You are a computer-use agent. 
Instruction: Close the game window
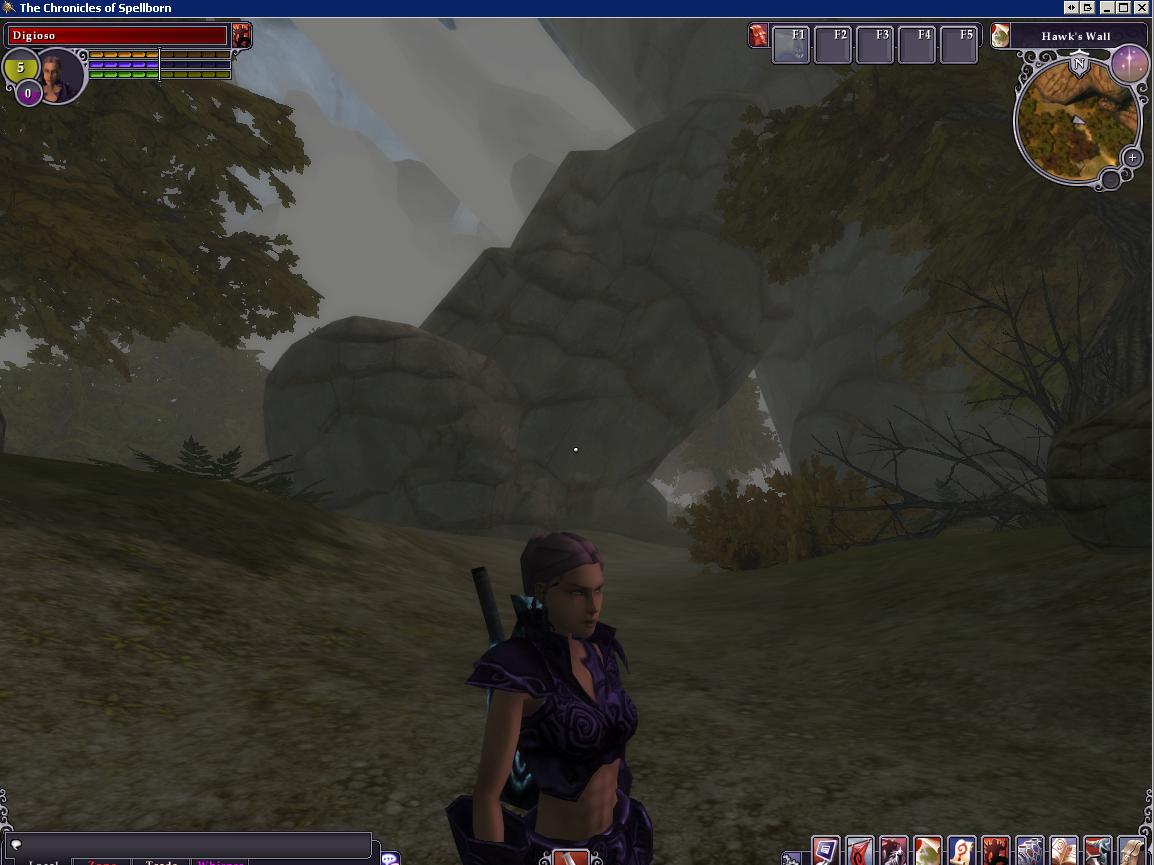click(x=1141, y=7)
